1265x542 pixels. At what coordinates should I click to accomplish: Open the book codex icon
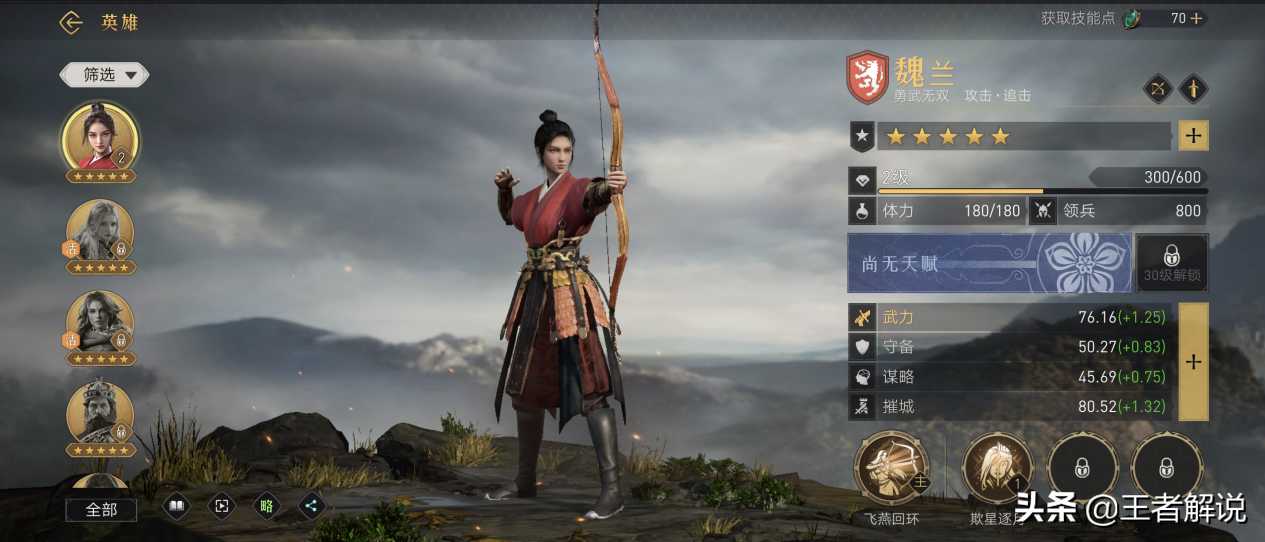(176, 506)
